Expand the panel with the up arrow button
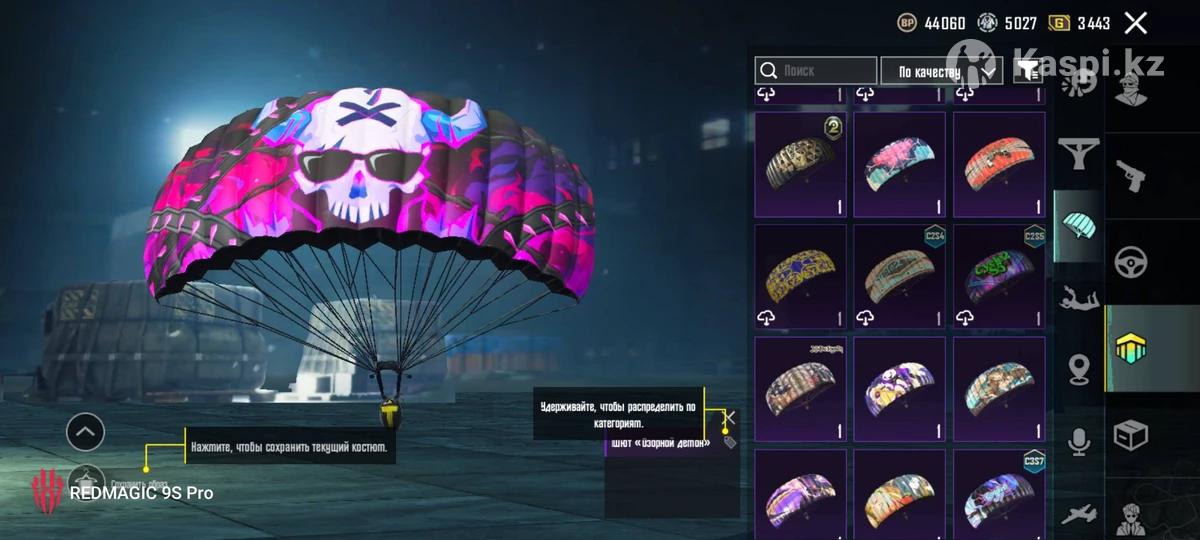Image resolution: width=1200 pixels, height=540 pixels. [x=85, y=432]
